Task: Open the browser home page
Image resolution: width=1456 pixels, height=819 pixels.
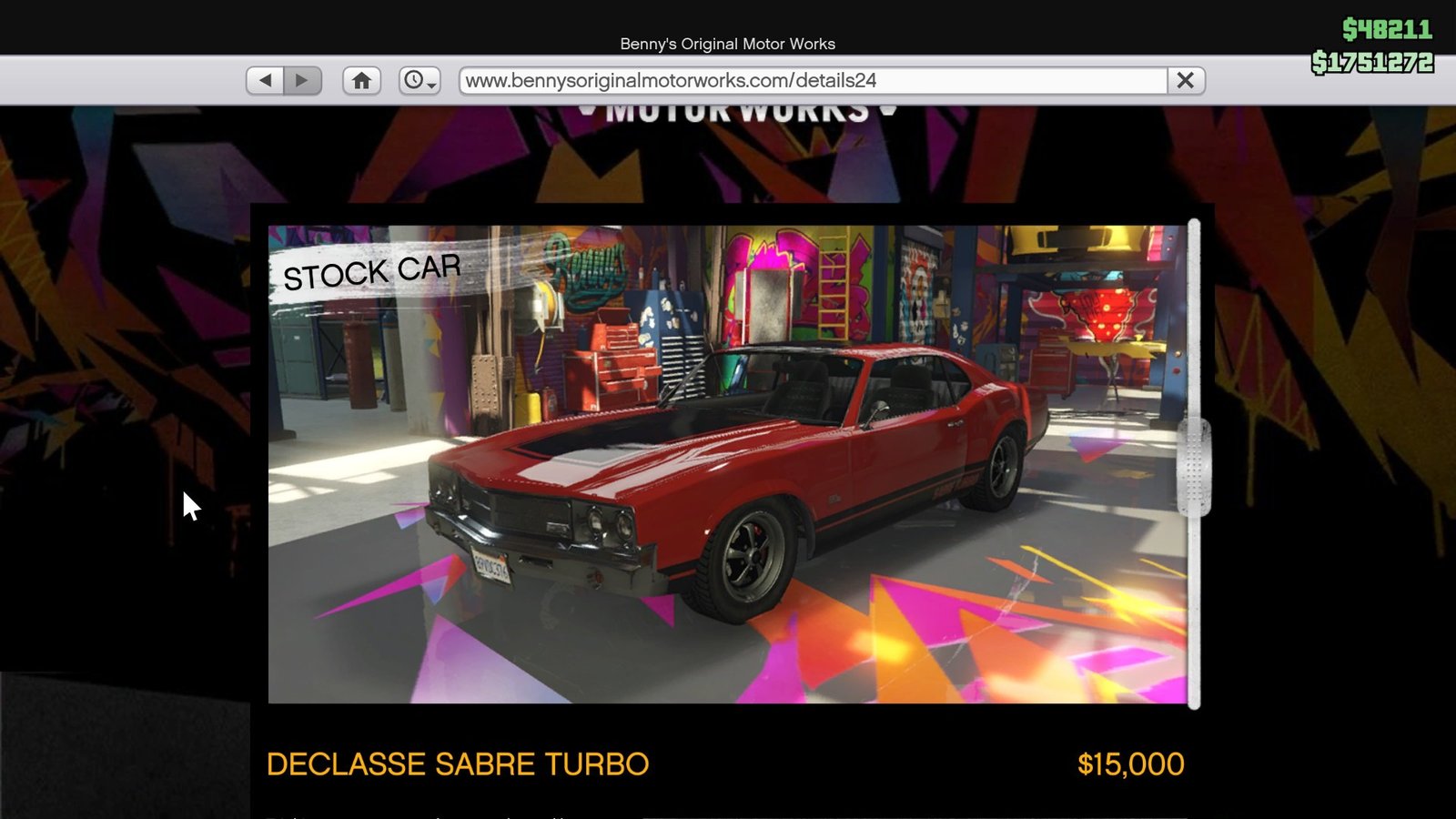Action: pos(361,80)
